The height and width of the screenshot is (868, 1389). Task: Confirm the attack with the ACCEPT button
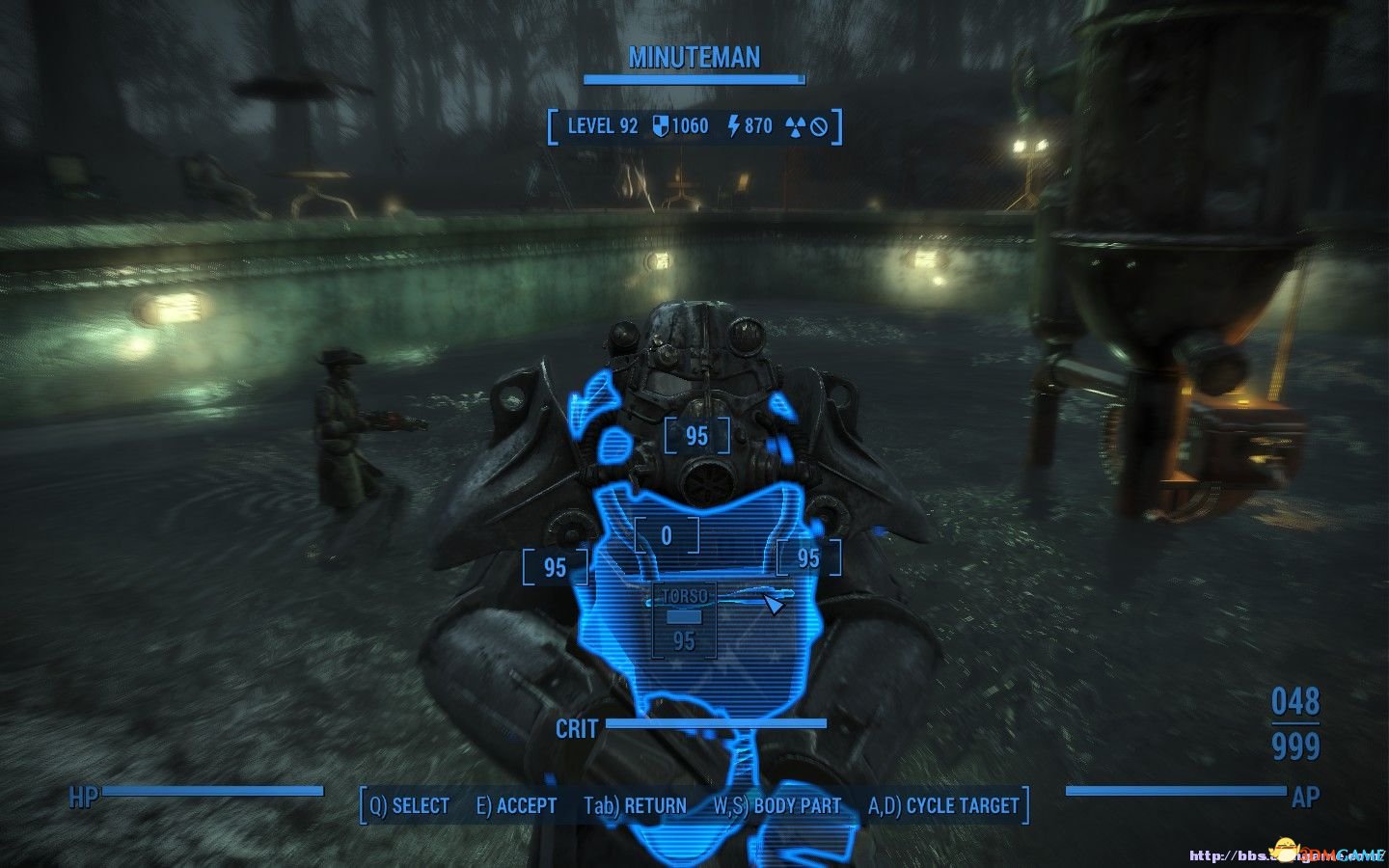click(517, 806)
